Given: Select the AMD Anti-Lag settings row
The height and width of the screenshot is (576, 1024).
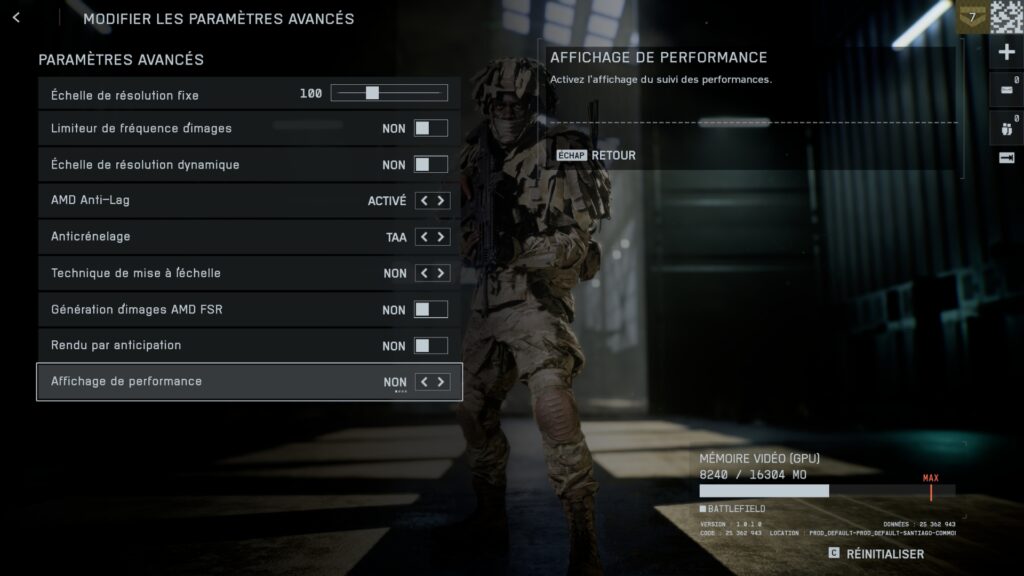Looking at the screenshot, I should (200, 201).
